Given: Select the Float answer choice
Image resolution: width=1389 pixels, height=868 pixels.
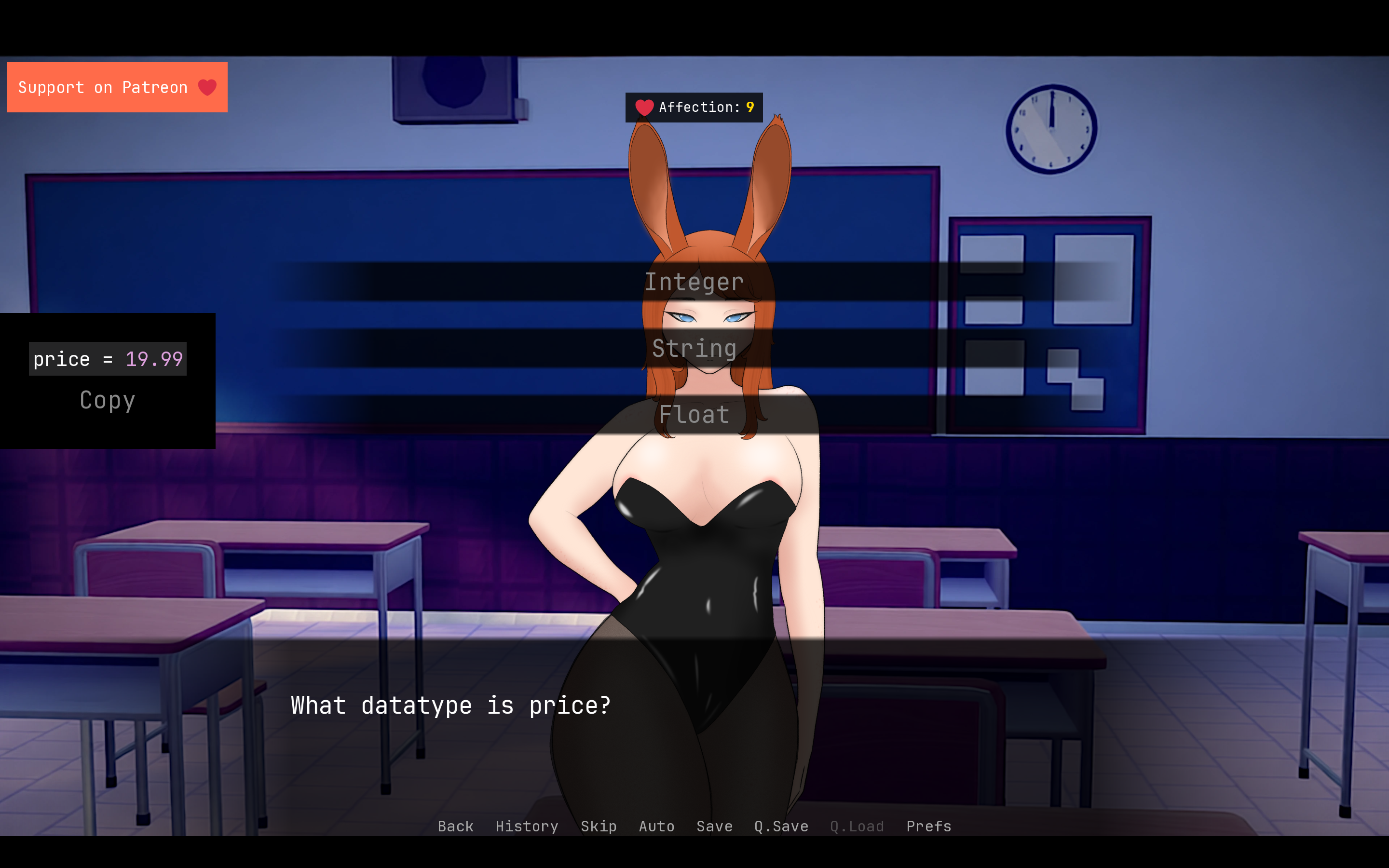Looking at the screenshot, I should click(x=694, y=415).
